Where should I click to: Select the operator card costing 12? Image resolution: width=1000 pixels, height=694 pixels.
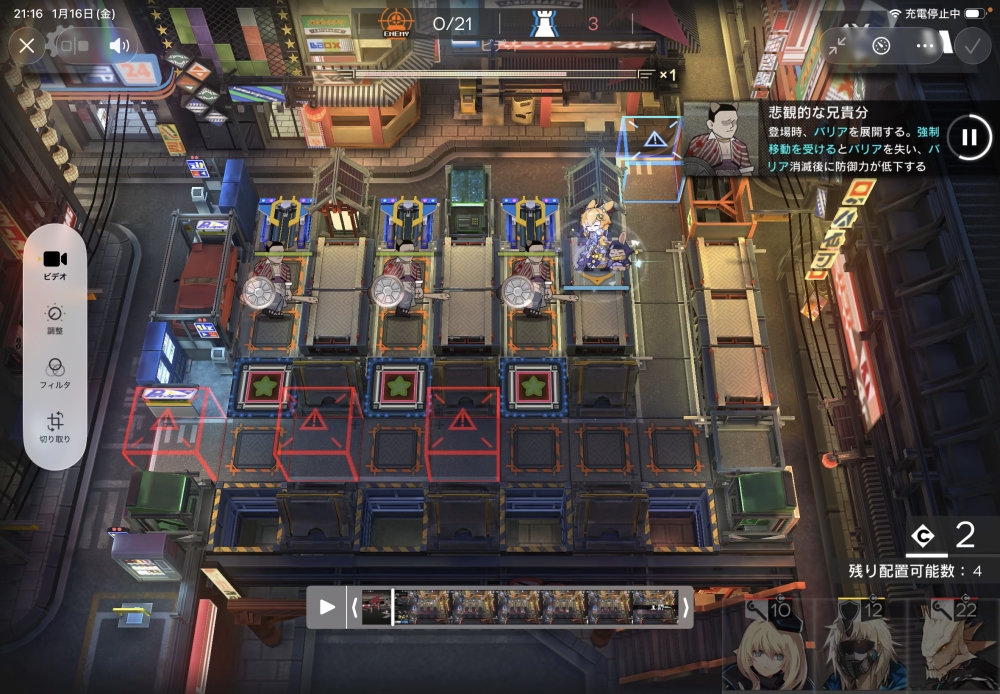(855, 646)
